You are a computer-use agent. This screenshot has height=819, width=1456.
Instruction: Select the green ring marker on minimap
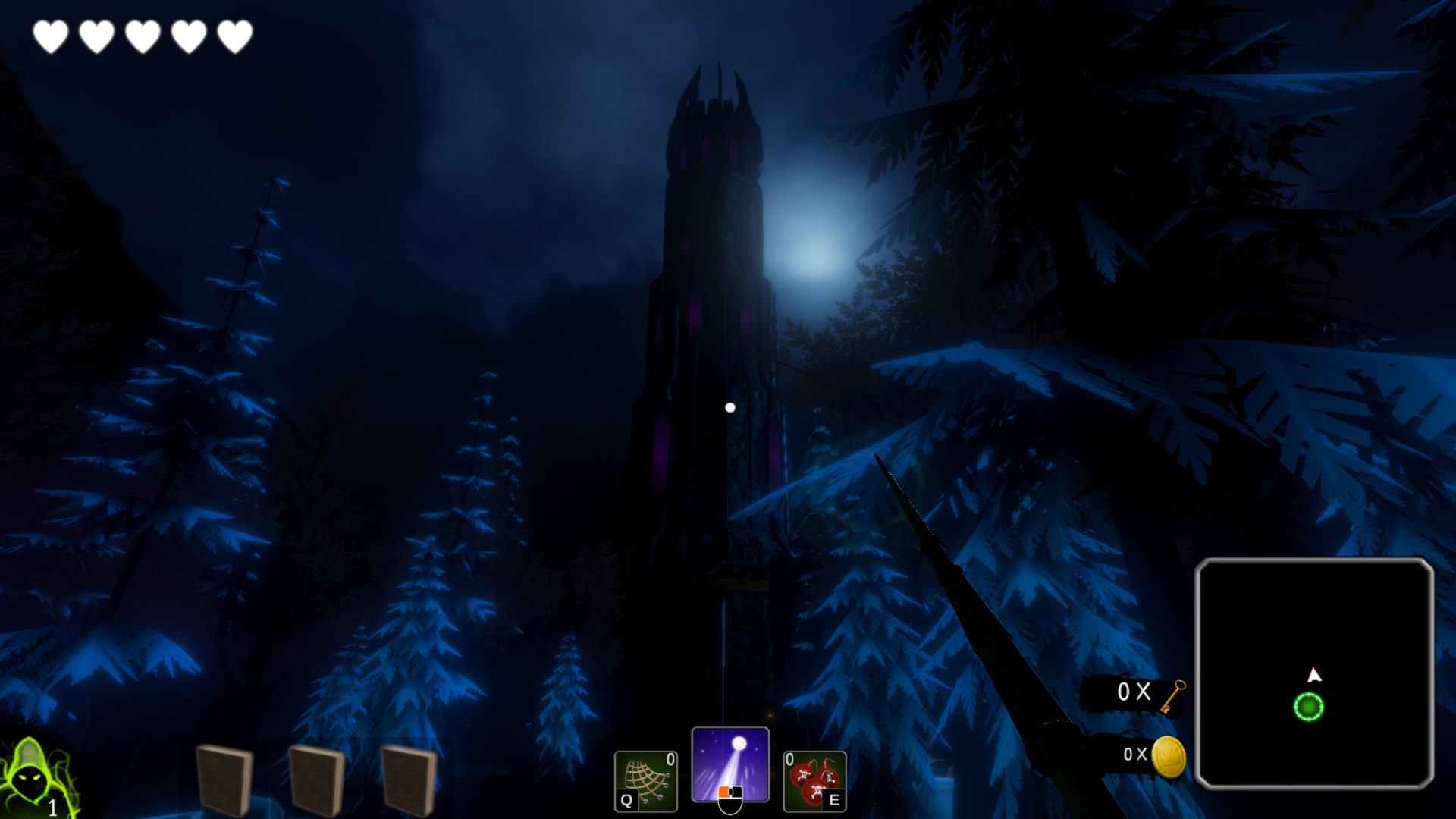pos(1308,707)
